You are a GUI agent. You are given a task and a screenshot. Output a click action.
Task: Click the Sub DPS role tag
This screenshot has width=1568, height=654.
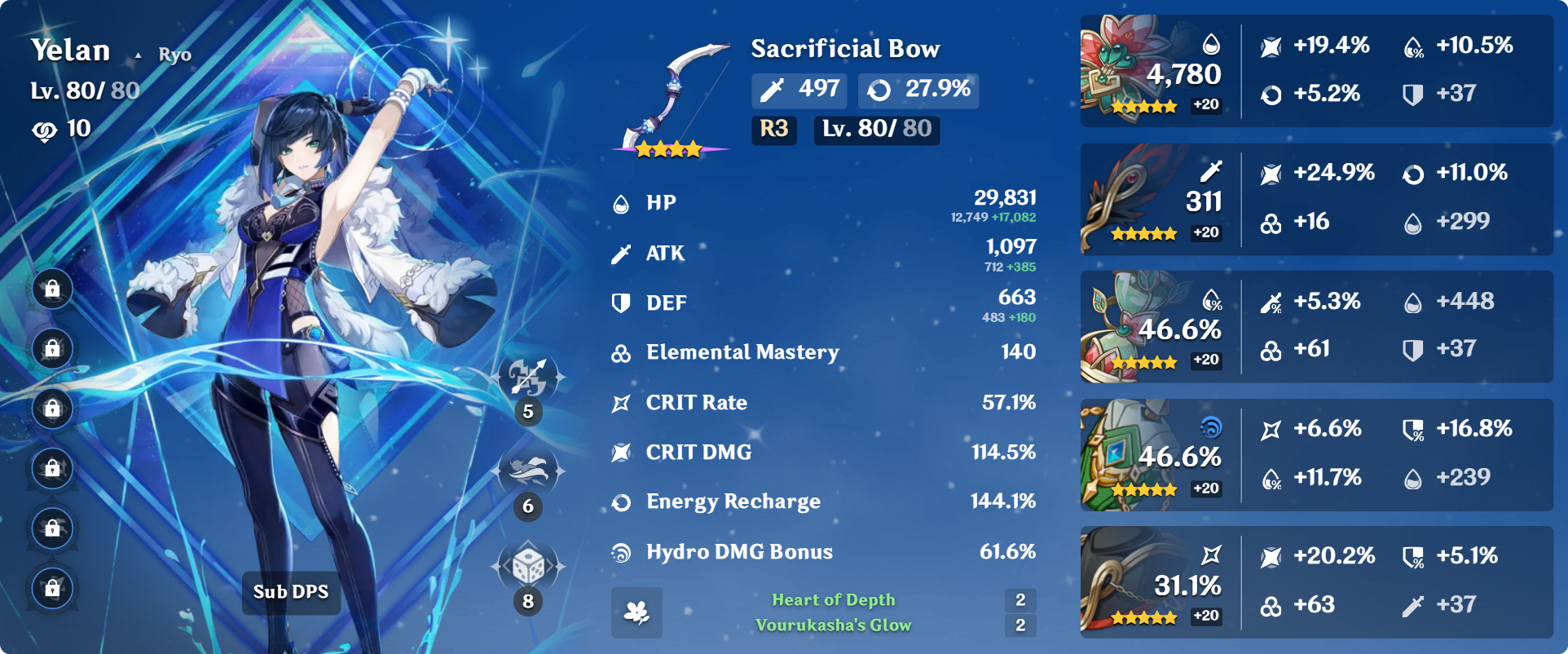[x=291, y=592]
